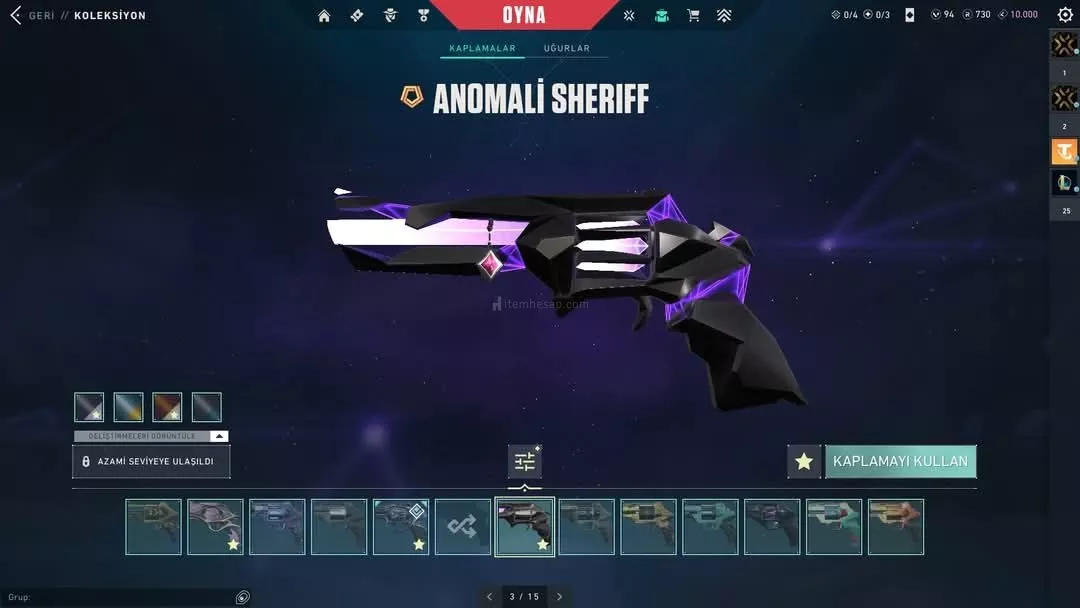Toggle the favorite star button
The image size is (1080, 608).
point(804,461)
